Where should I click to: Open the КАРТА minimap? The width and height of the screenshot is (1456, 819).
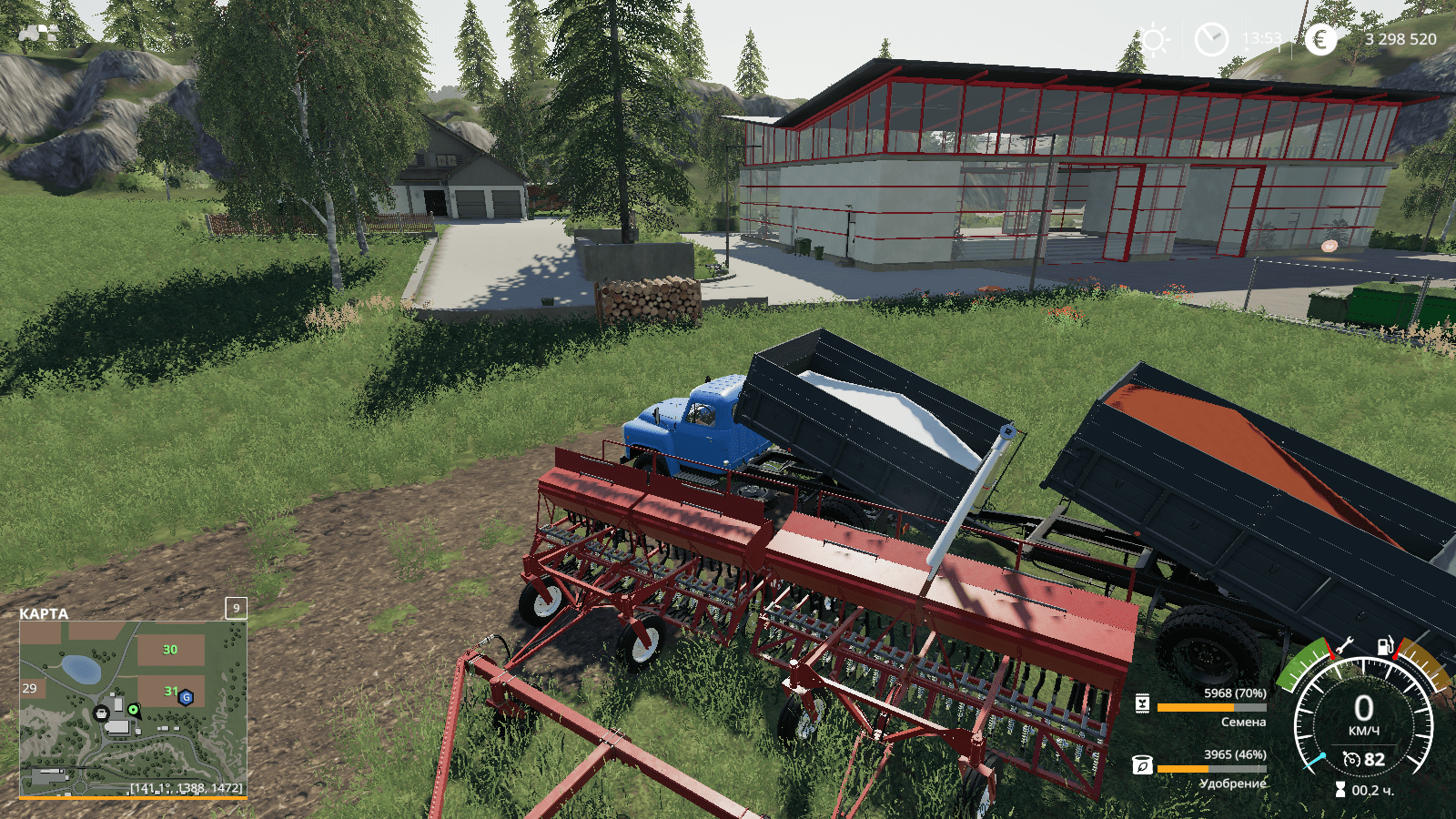tap(133, 707)
